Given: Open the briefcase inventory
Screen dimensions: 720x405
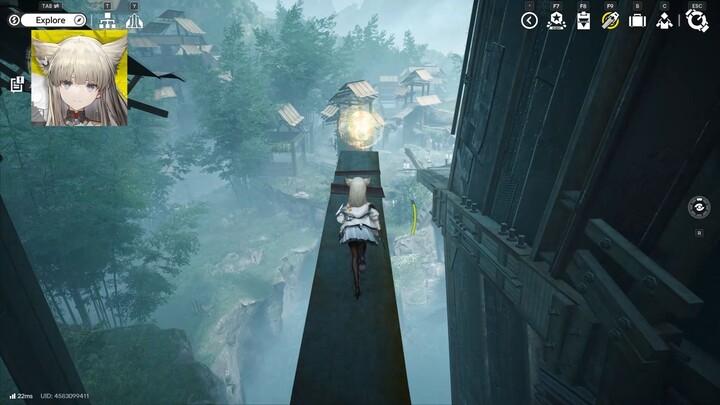Looking at the screenshot, I should coord(637,20).
